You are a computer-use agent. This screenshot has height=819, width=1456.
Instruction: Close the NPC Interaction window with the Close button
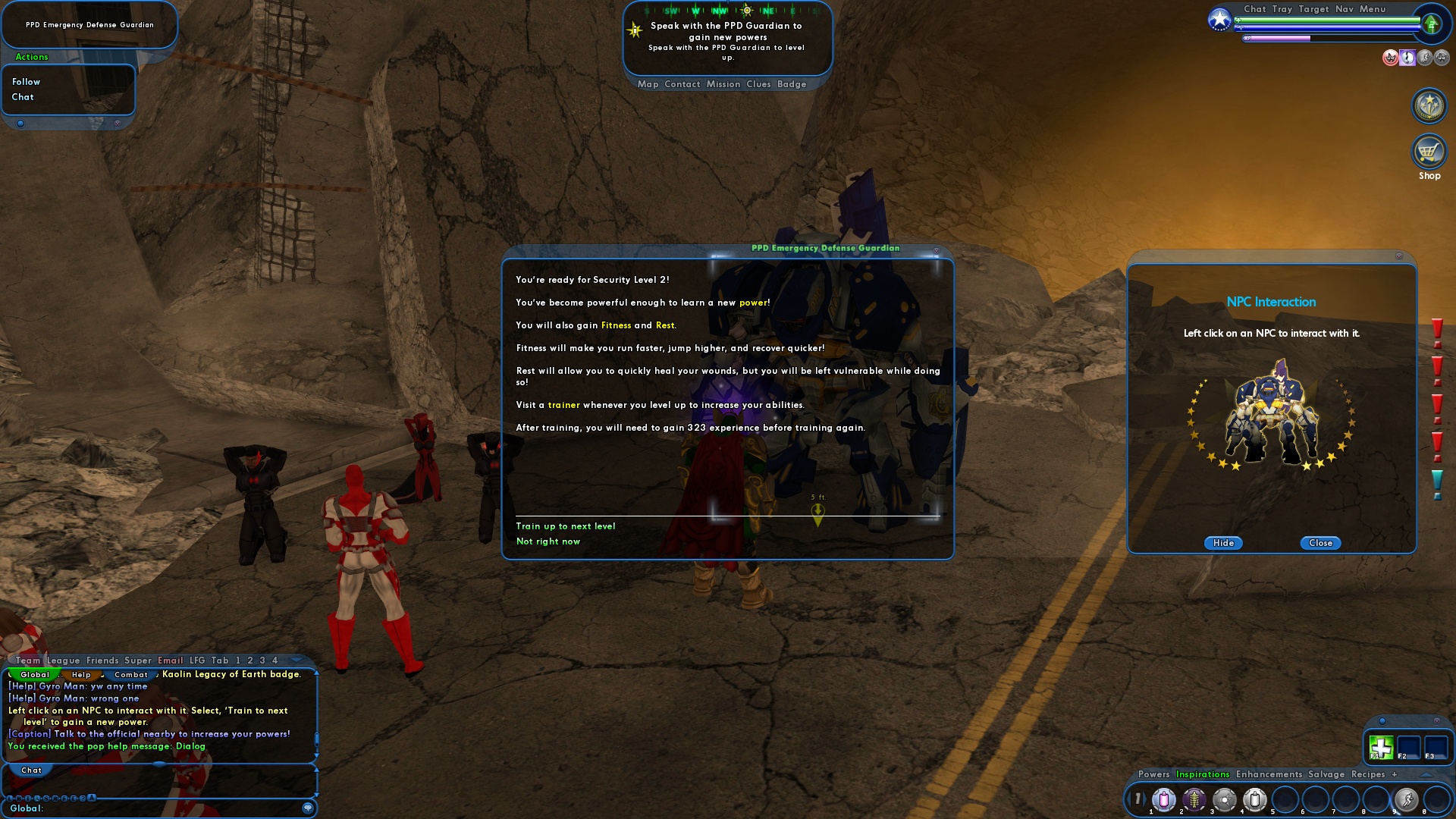1320,542
